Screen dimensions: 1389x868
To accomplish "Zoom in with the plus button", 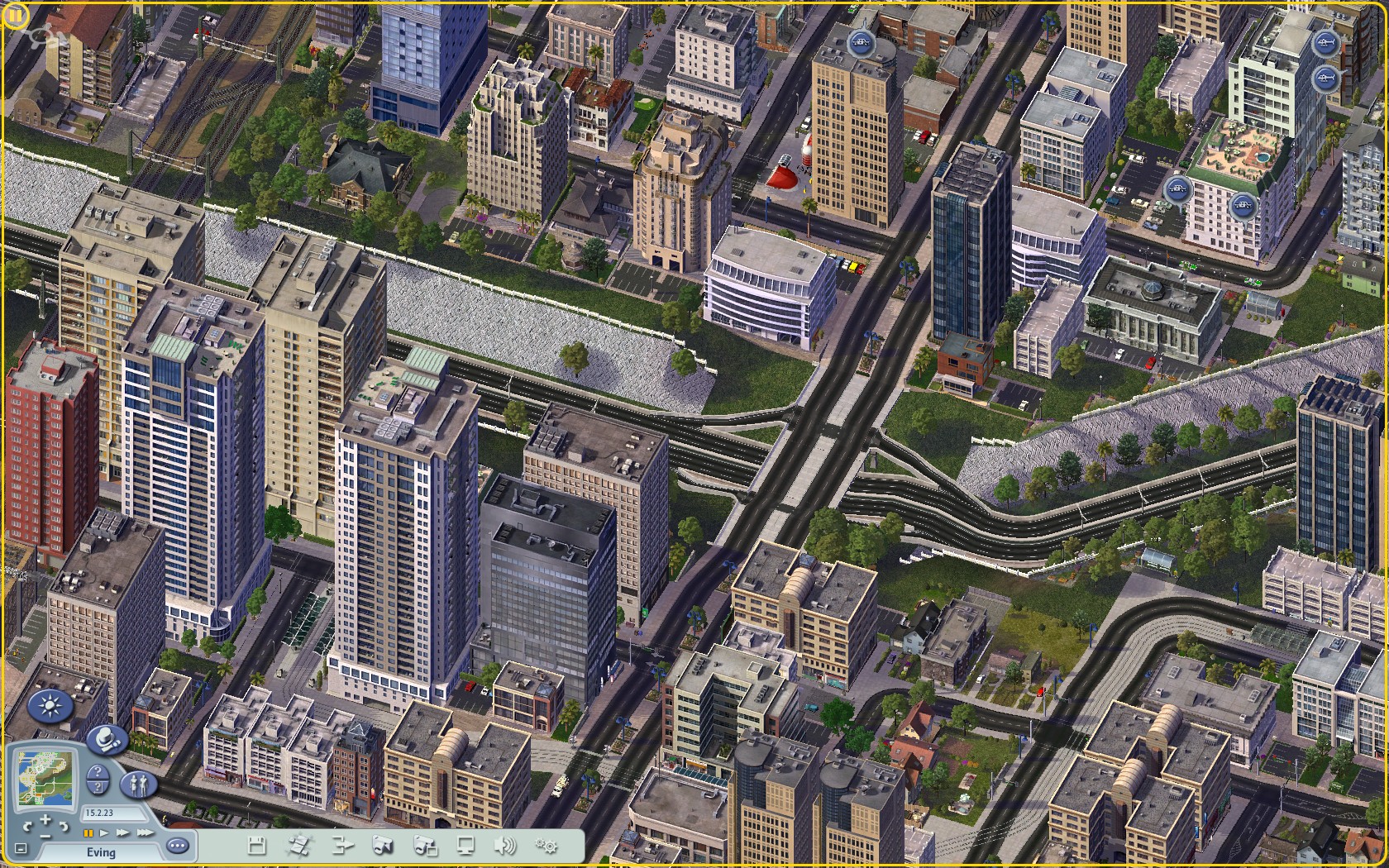I will pyautogui.click(x=45, y=819).
